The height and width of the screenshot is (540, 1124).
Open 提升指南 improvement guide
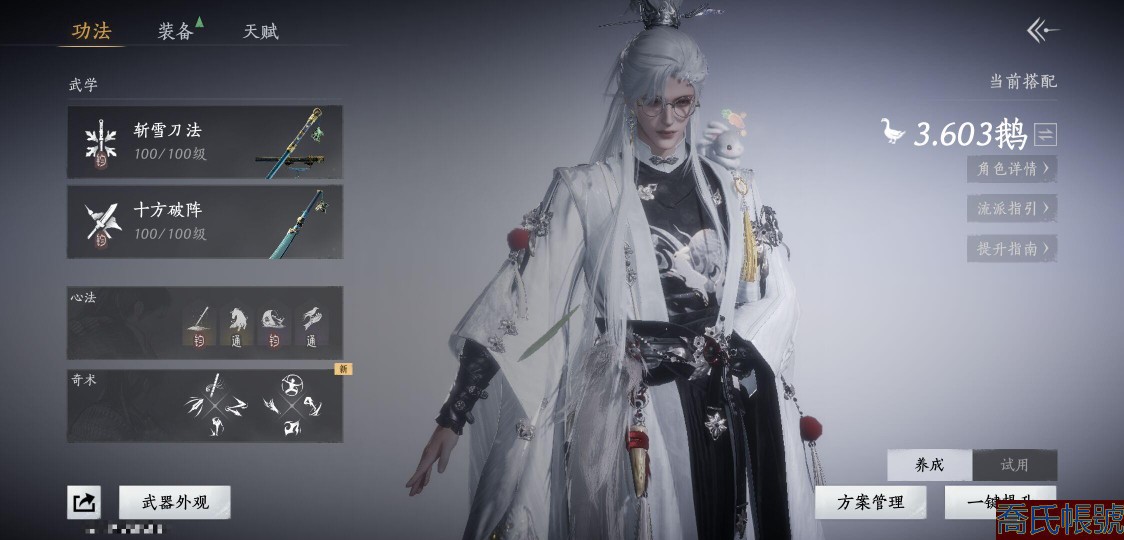(1012, 248)
